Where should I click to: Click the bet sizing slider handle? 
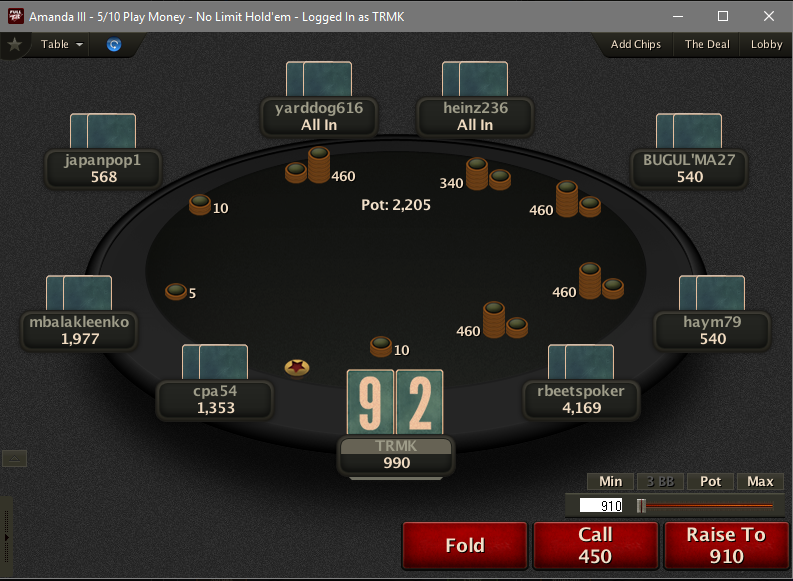(x=641, y=506)
